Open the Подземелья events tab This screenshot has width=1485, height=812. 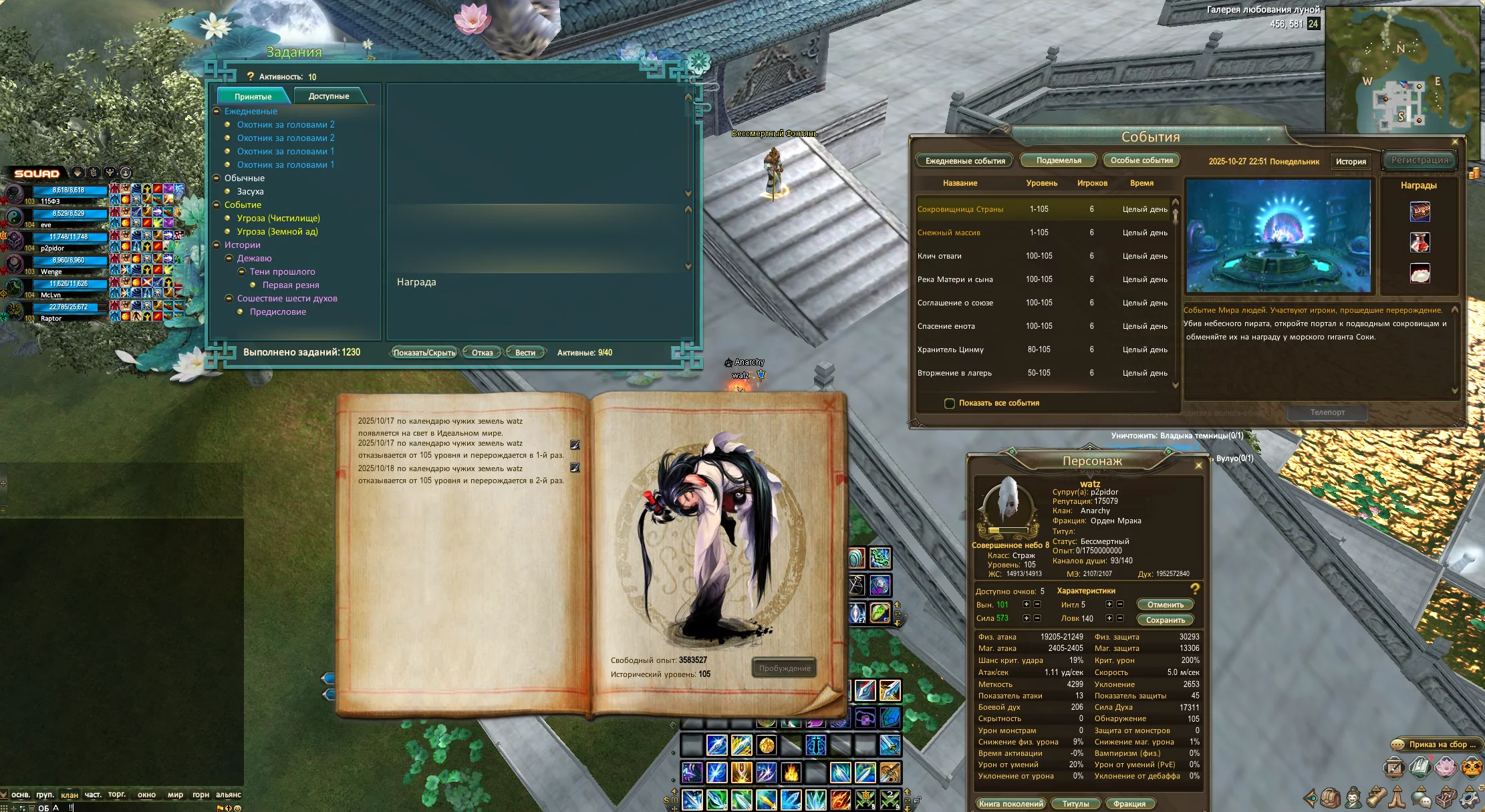pyautogui.click(x=1059, y=160)
